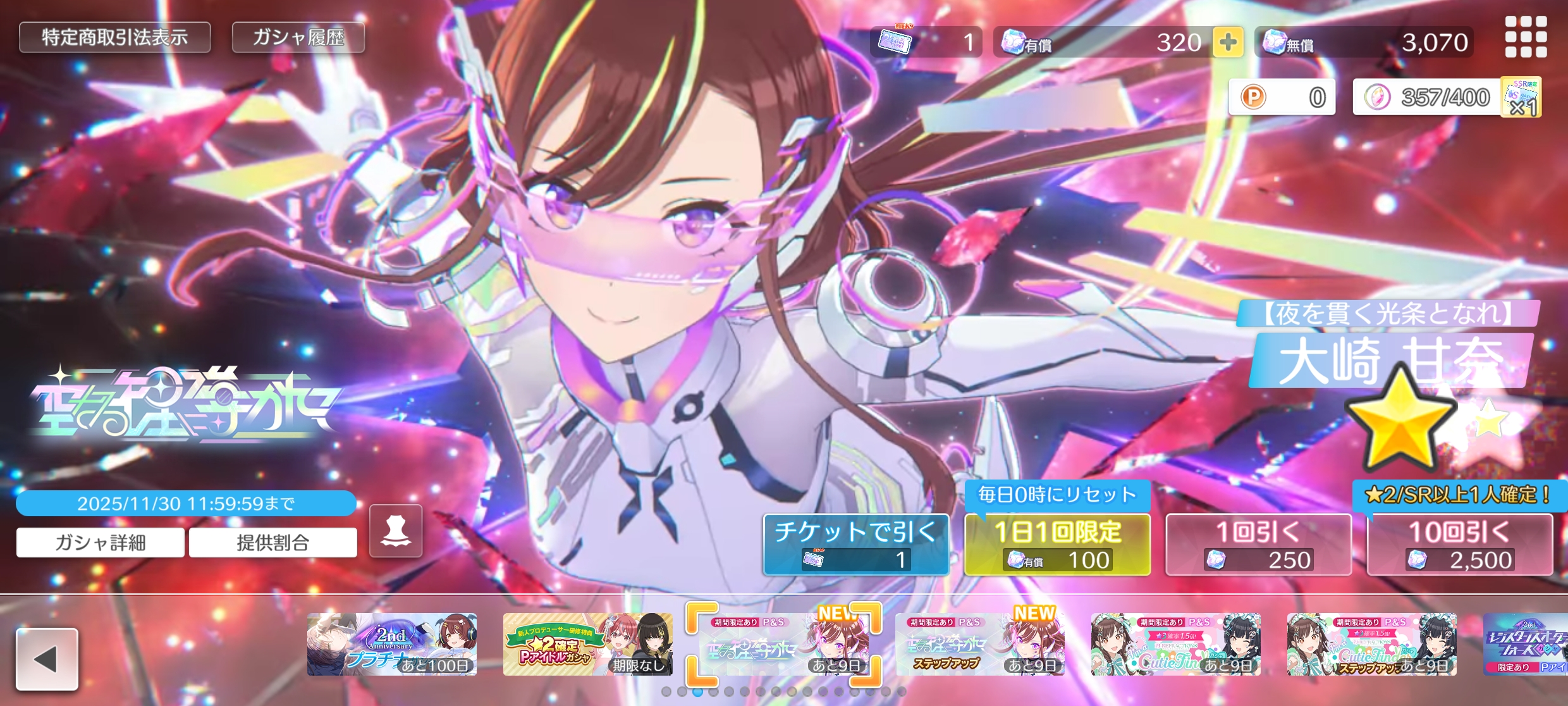Check the 提供割合 drop rates
Viewport: 1568px width, 706px height.
pos(273,543)
